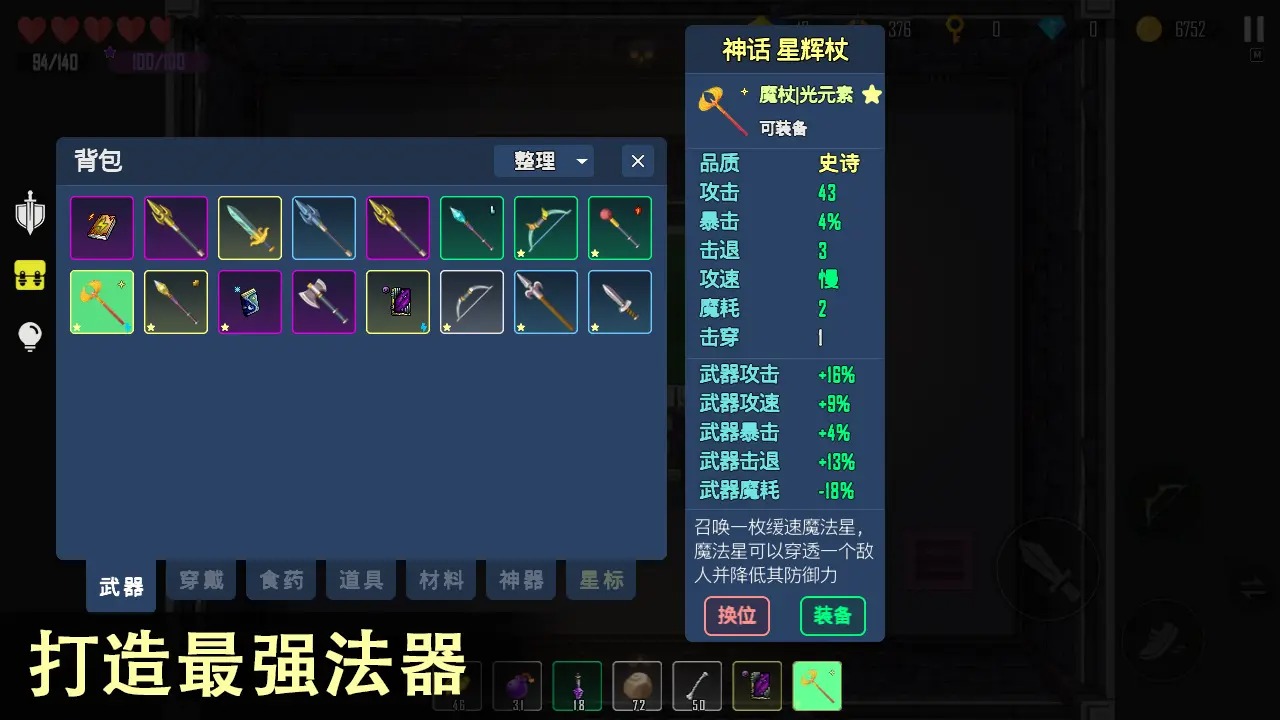Toggle the favorite star next to 魔杖|光元素

coord(871,95)
